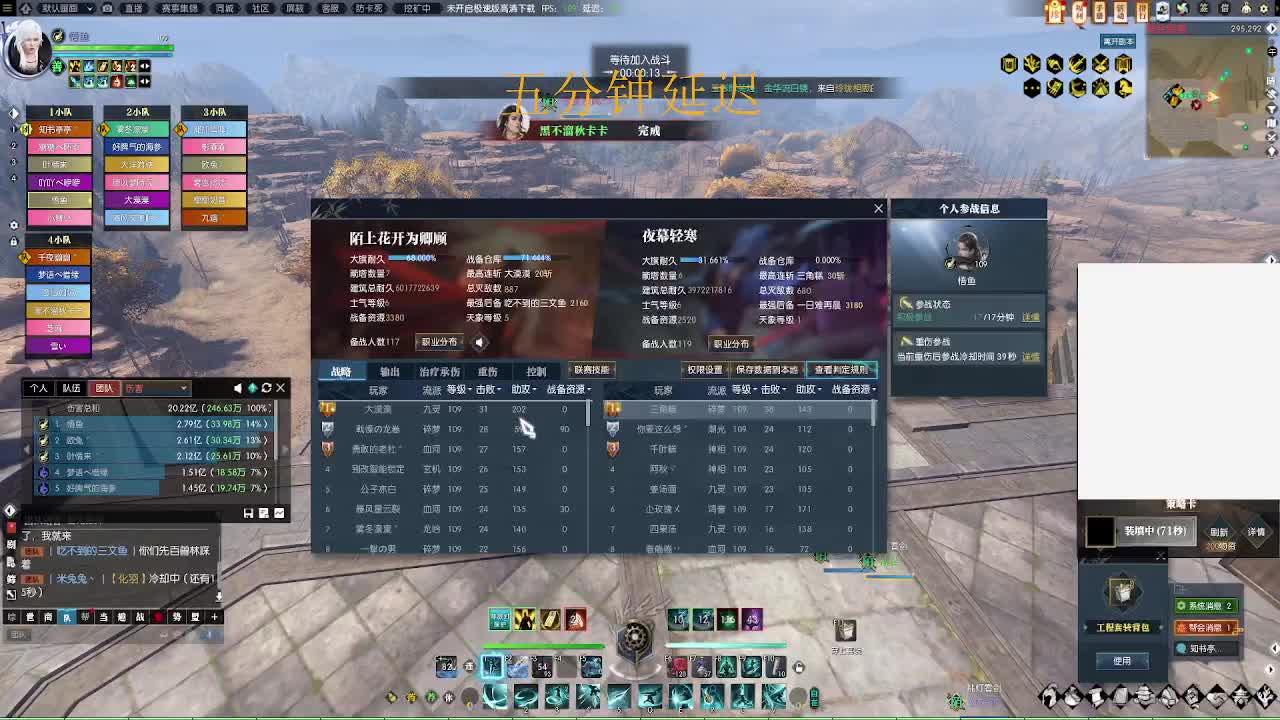Image resolution: width=1280 pixels, height=720 pixels.
Task: Toggle the green up-arrow on the damage panel
Action: (x=253, y=387)
